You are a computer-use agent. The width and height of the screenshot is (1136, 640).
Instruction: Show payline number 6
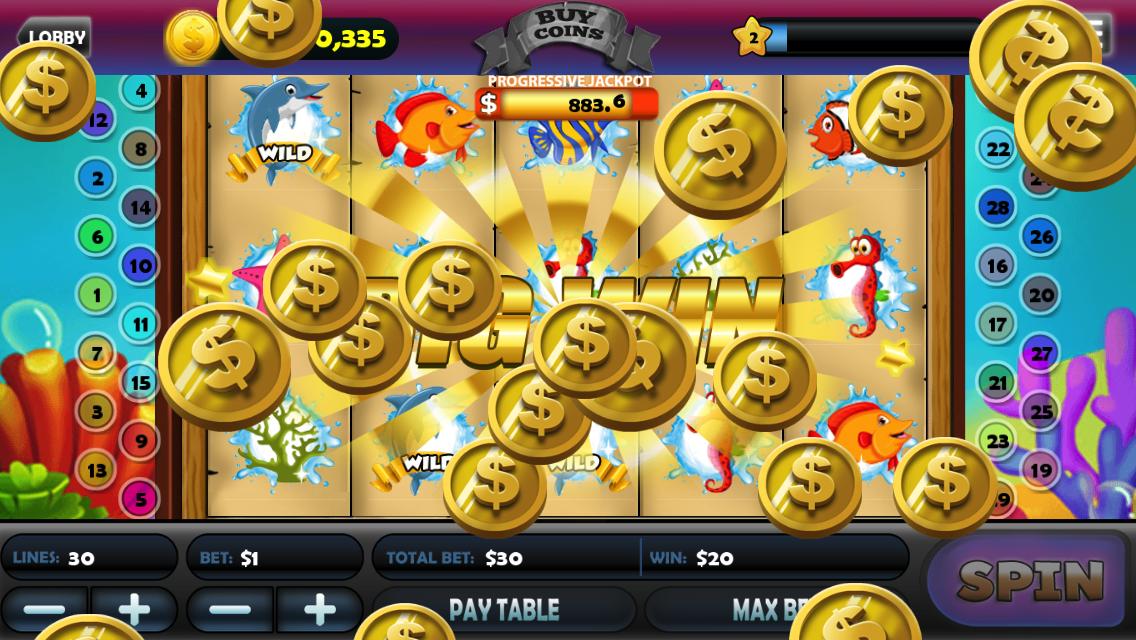[x=96, y=236]
